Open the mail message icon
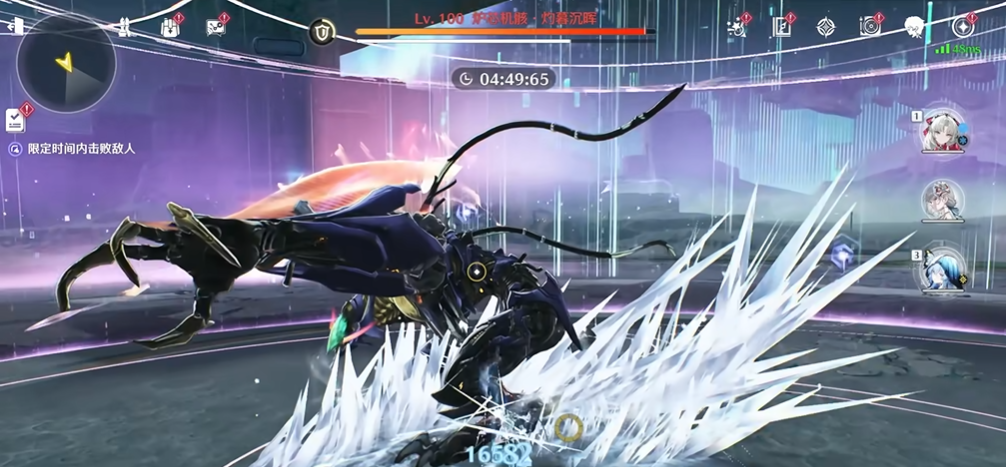1006x467 pixels. point(215,27)
